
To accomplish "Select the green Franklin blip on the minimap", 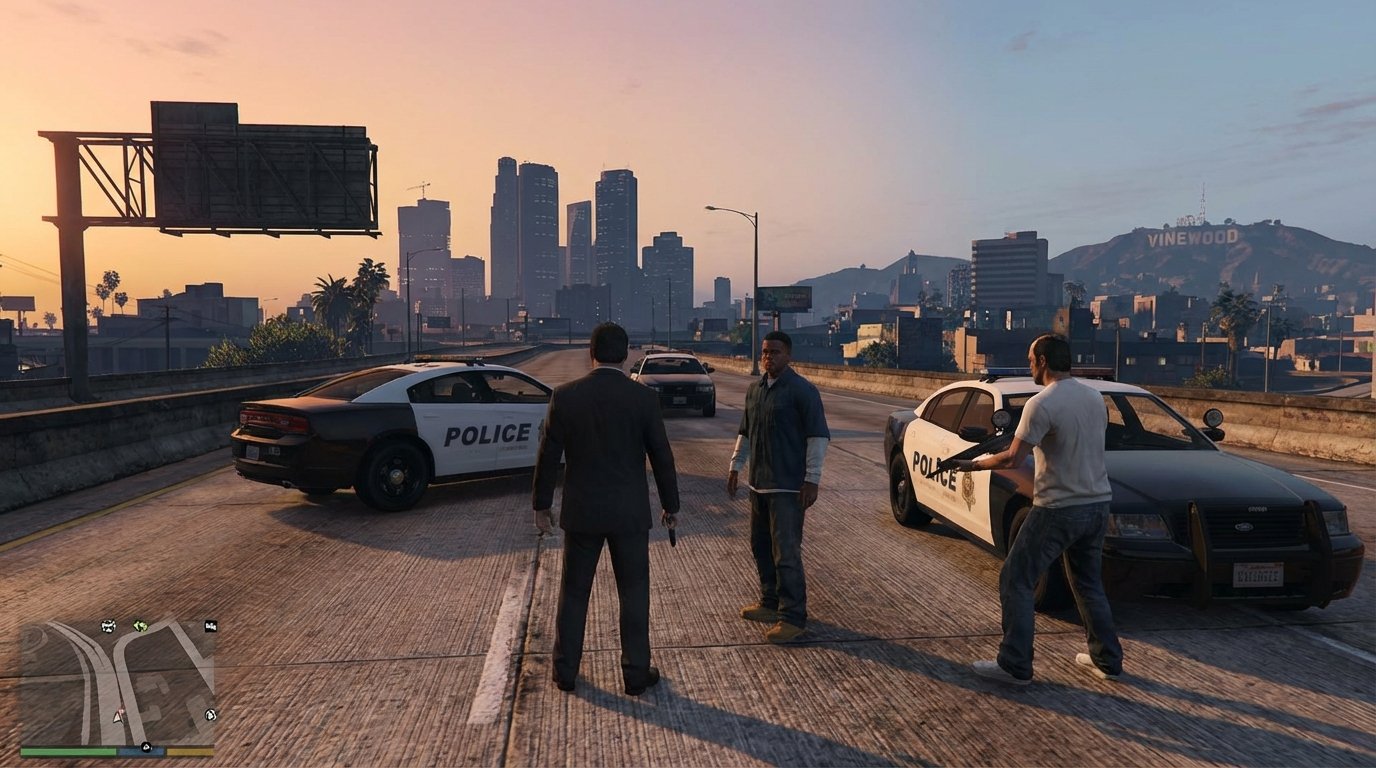I will pyautogui.click(x=140, y=626).
